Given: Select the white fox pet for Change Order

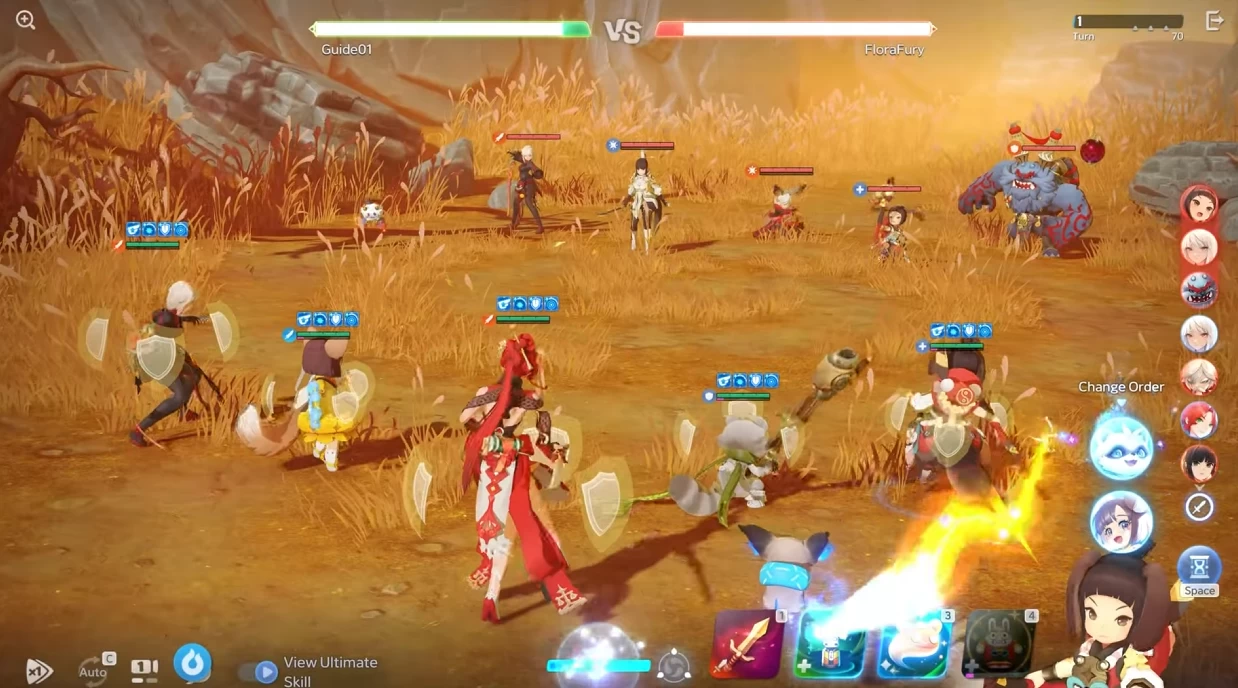Looking at the screenshot, I should point(1121,447).
